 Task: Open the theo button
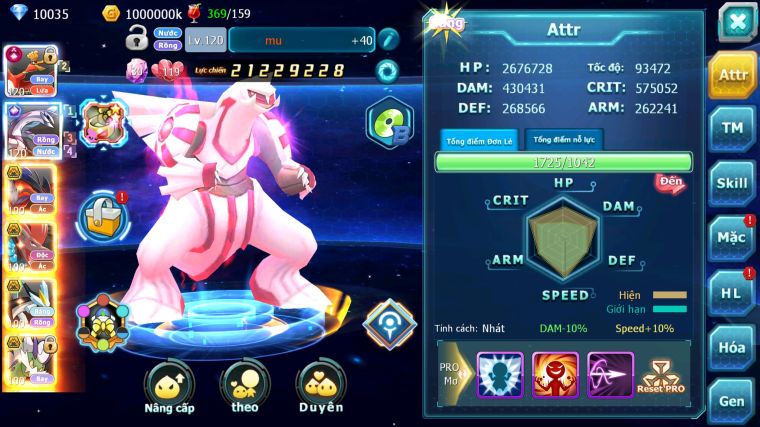pyautogui.click(x=244, y=388)
